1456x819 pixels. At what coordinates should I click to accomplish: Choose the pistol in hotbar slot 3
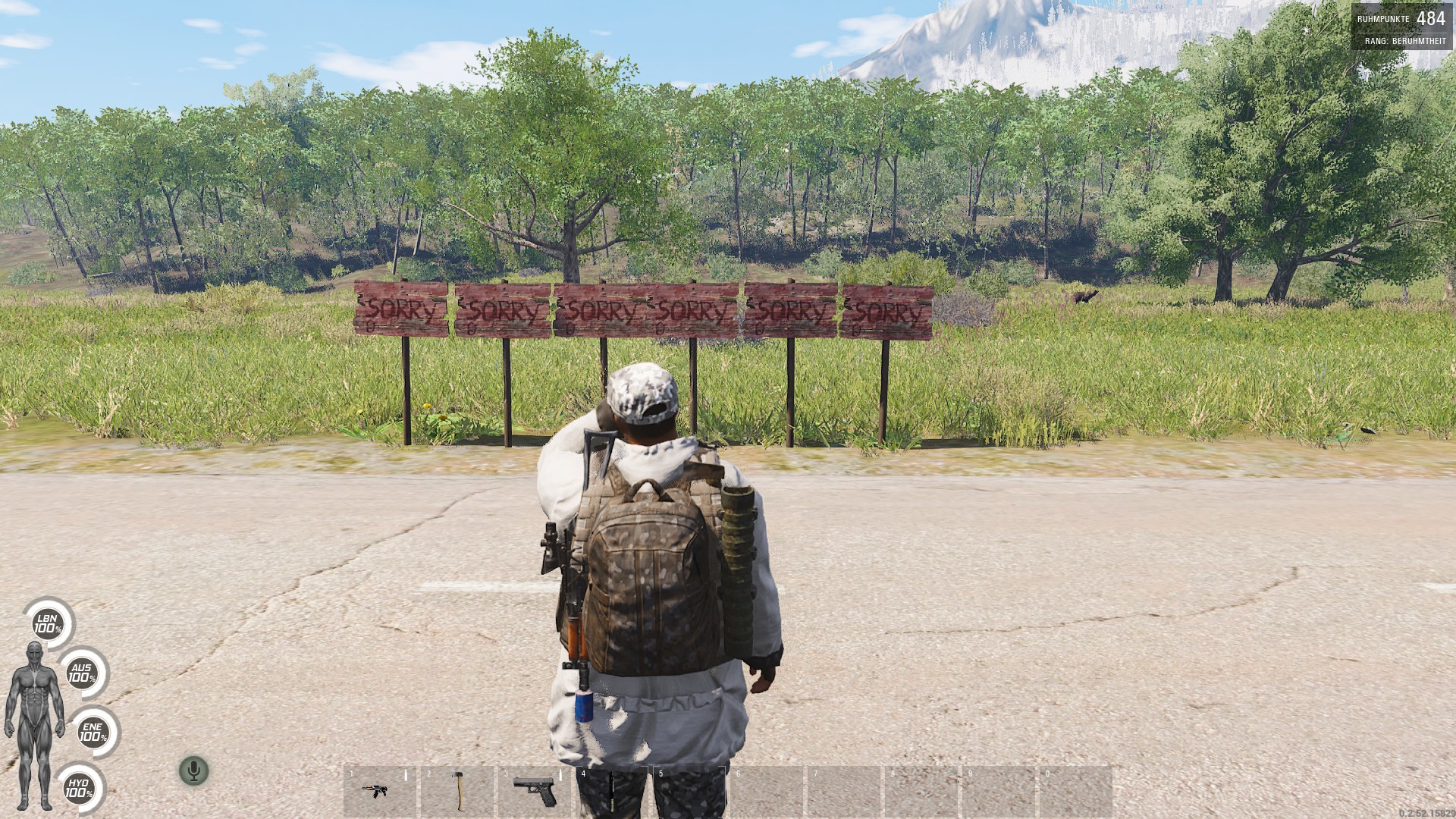[534, 790]
